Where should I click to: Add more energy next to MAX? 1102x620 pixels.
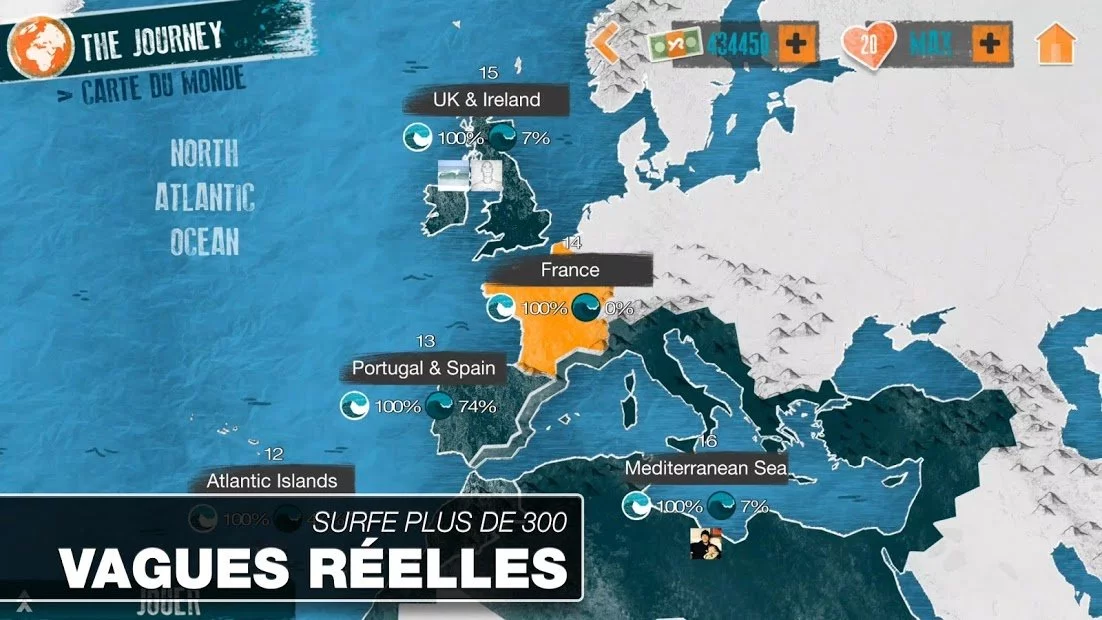(x=989, y=44)
